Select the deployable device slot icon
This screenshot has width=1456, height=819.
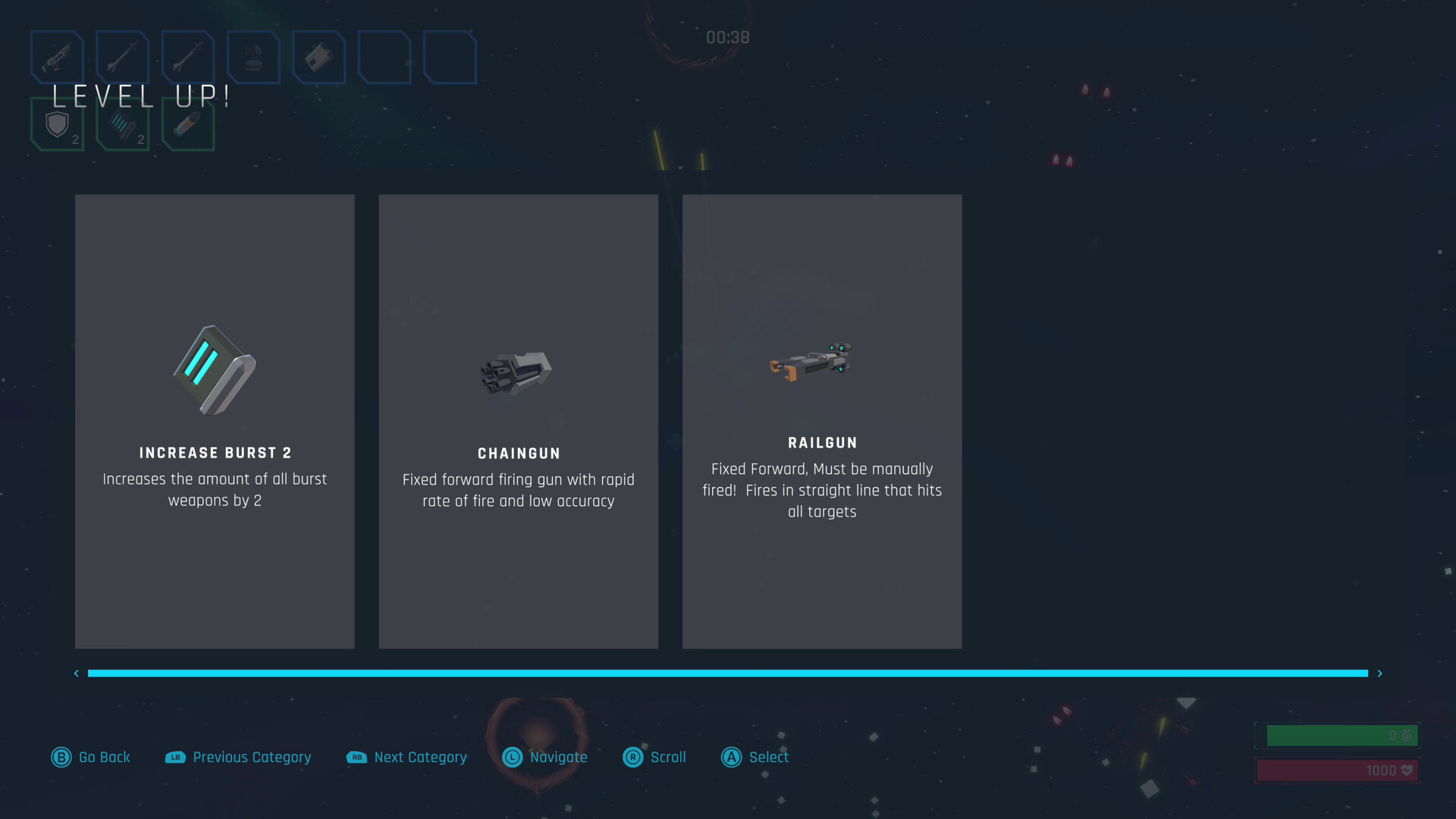click(x=318, y=57)
